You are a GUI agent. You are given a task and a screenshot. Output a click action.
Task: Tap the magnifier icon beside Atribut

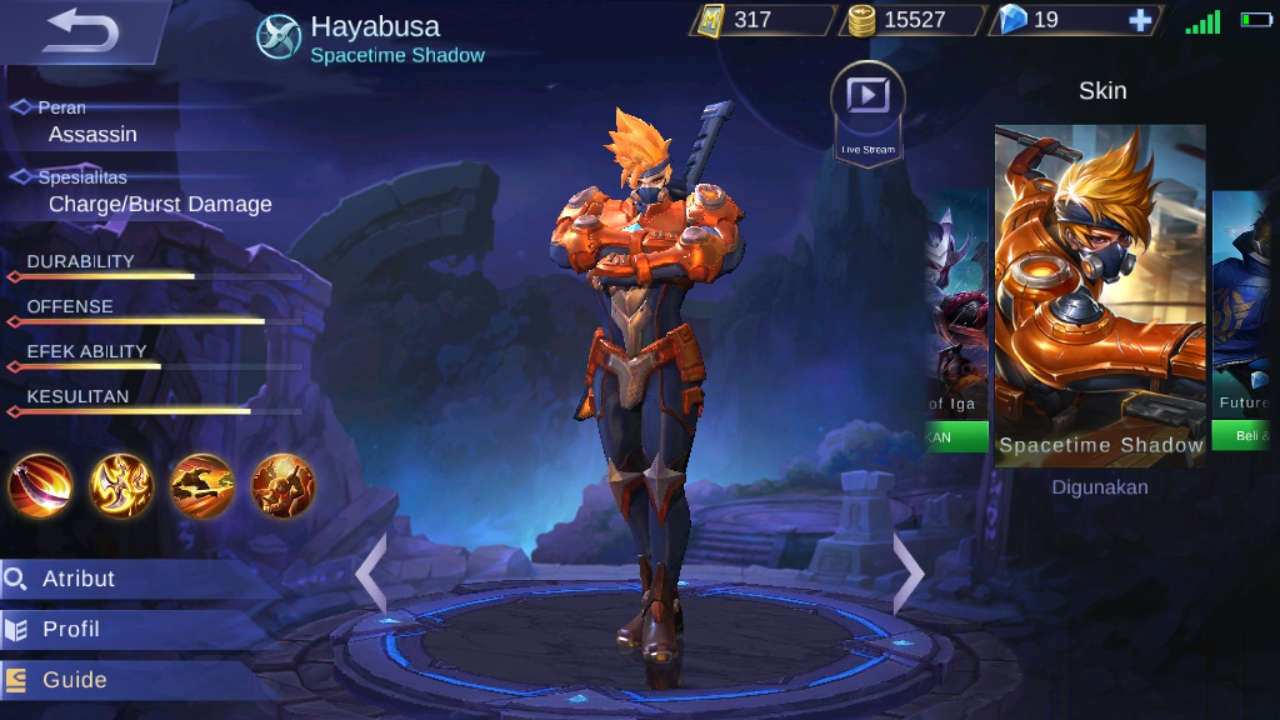coord(16,579)
